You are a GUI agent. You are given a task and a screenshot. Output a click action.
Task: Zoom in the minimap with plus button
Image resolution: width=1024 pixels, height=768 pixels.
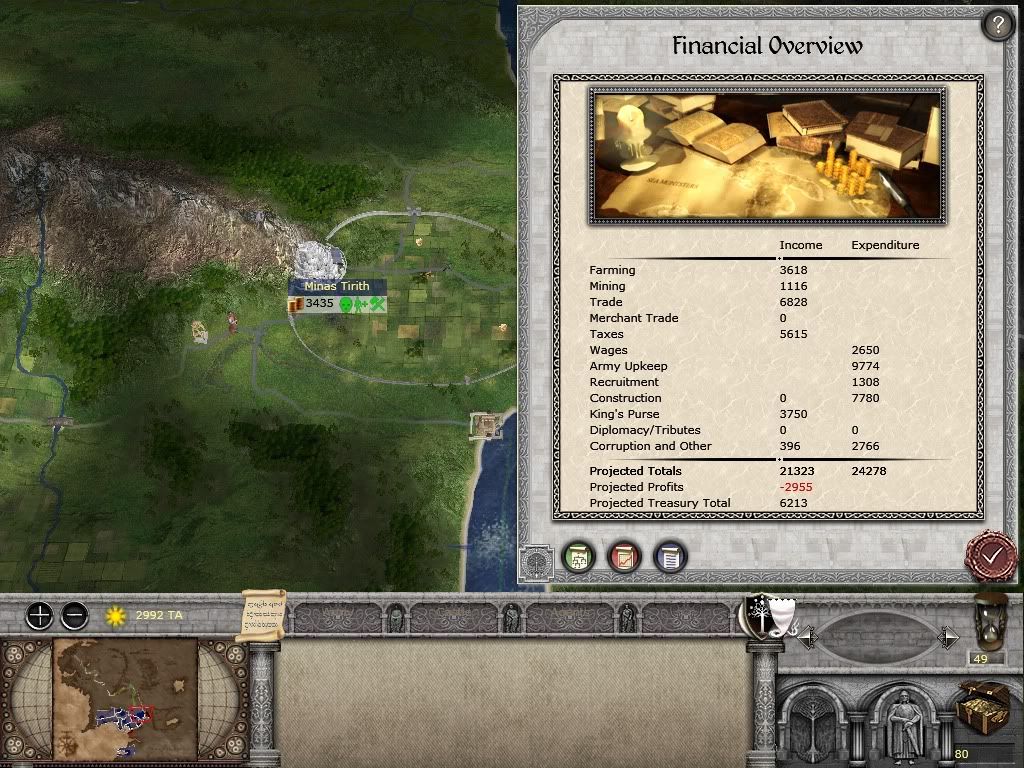tap(39, 615)
